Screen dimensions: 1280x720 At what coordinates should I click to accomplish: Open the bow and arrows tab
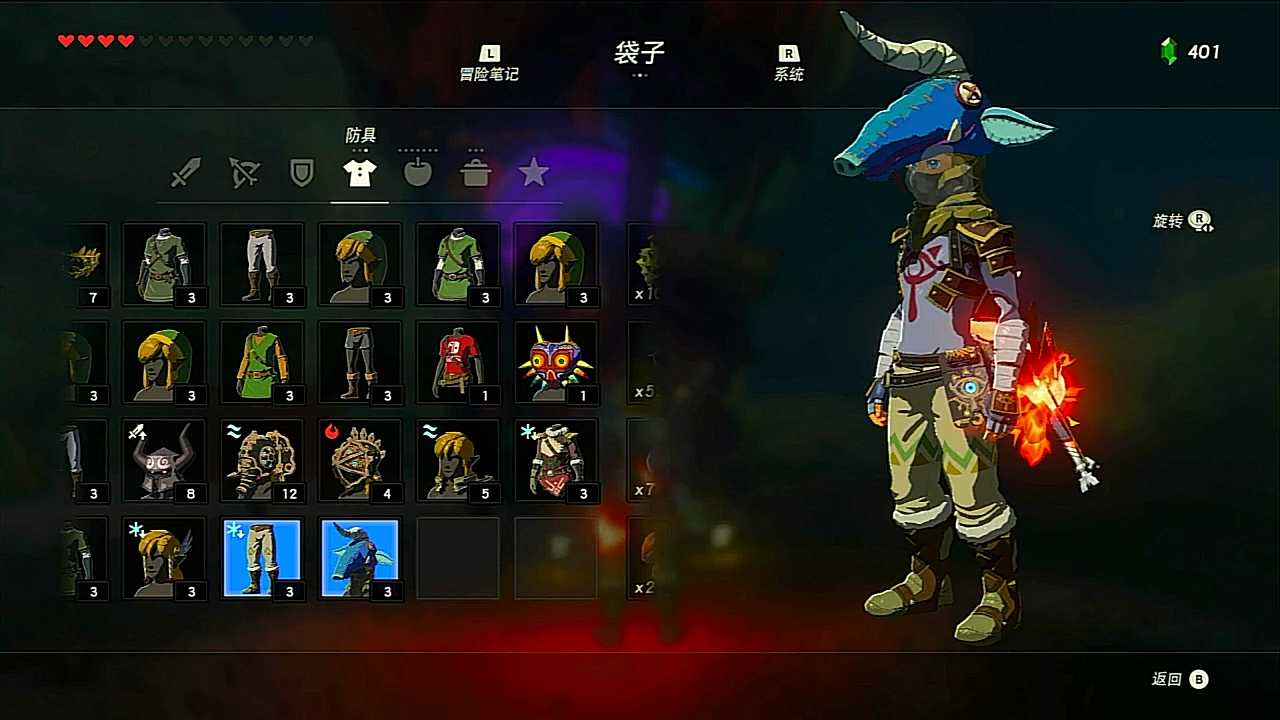point(244,174)
